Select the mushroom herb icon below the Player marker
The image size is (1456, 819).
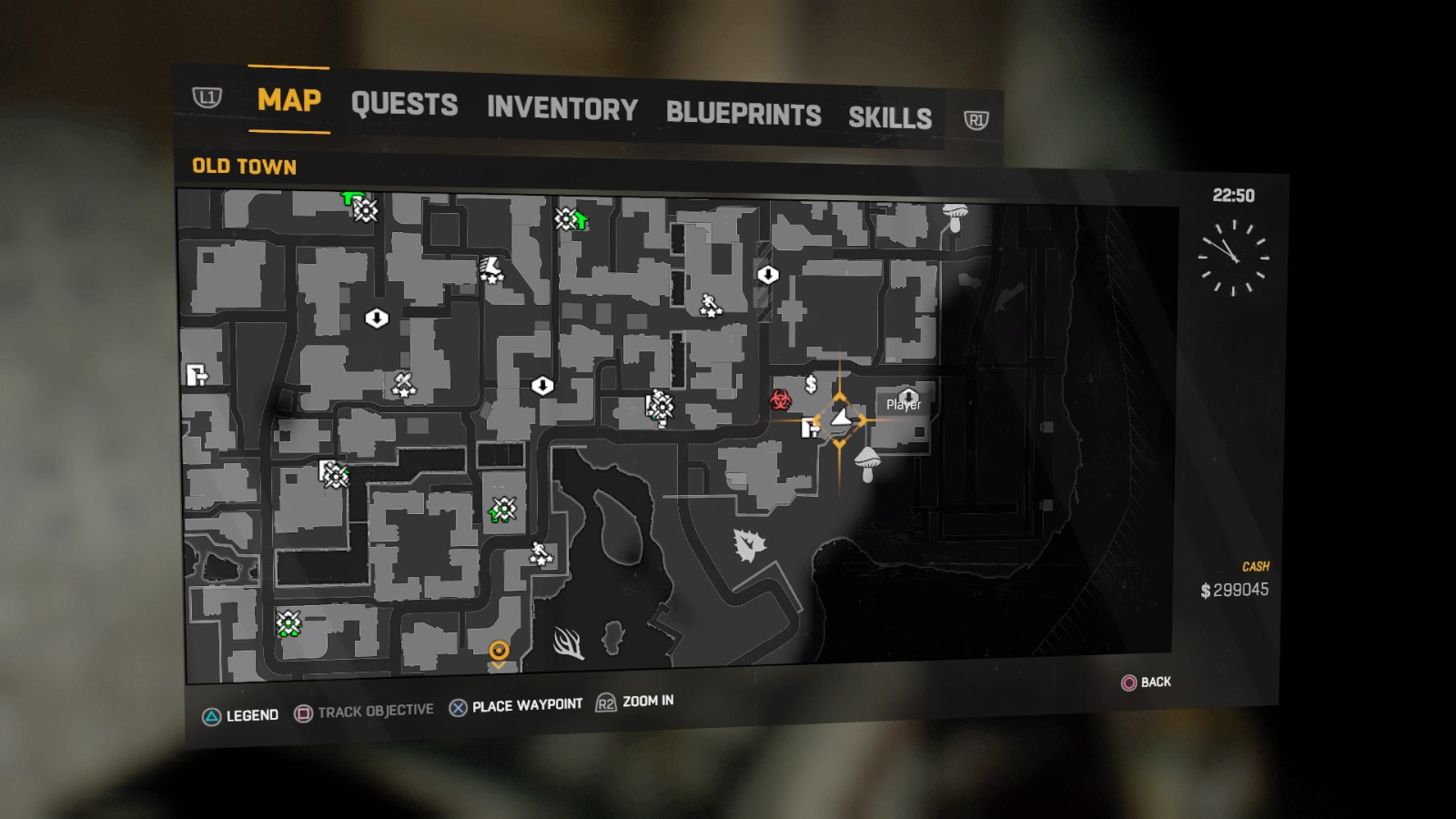(866, 461)
